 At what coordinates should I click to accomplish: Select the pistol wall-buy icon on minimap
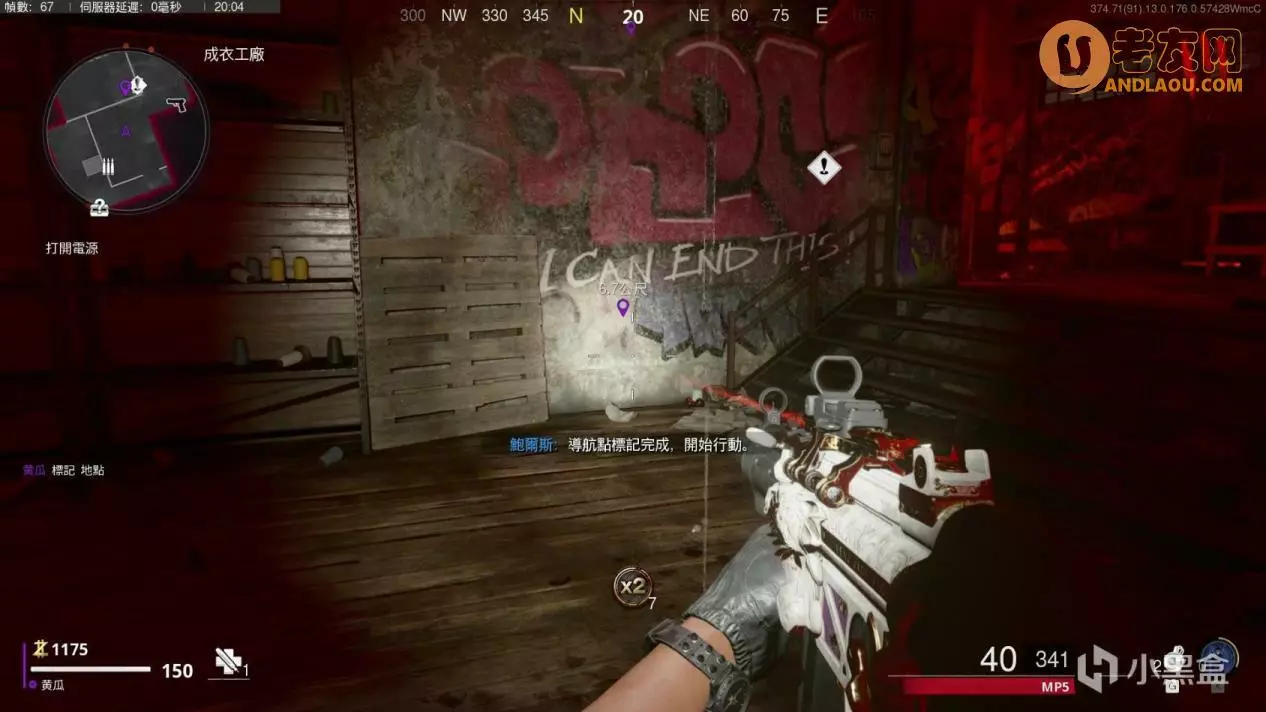pos(177,104)
